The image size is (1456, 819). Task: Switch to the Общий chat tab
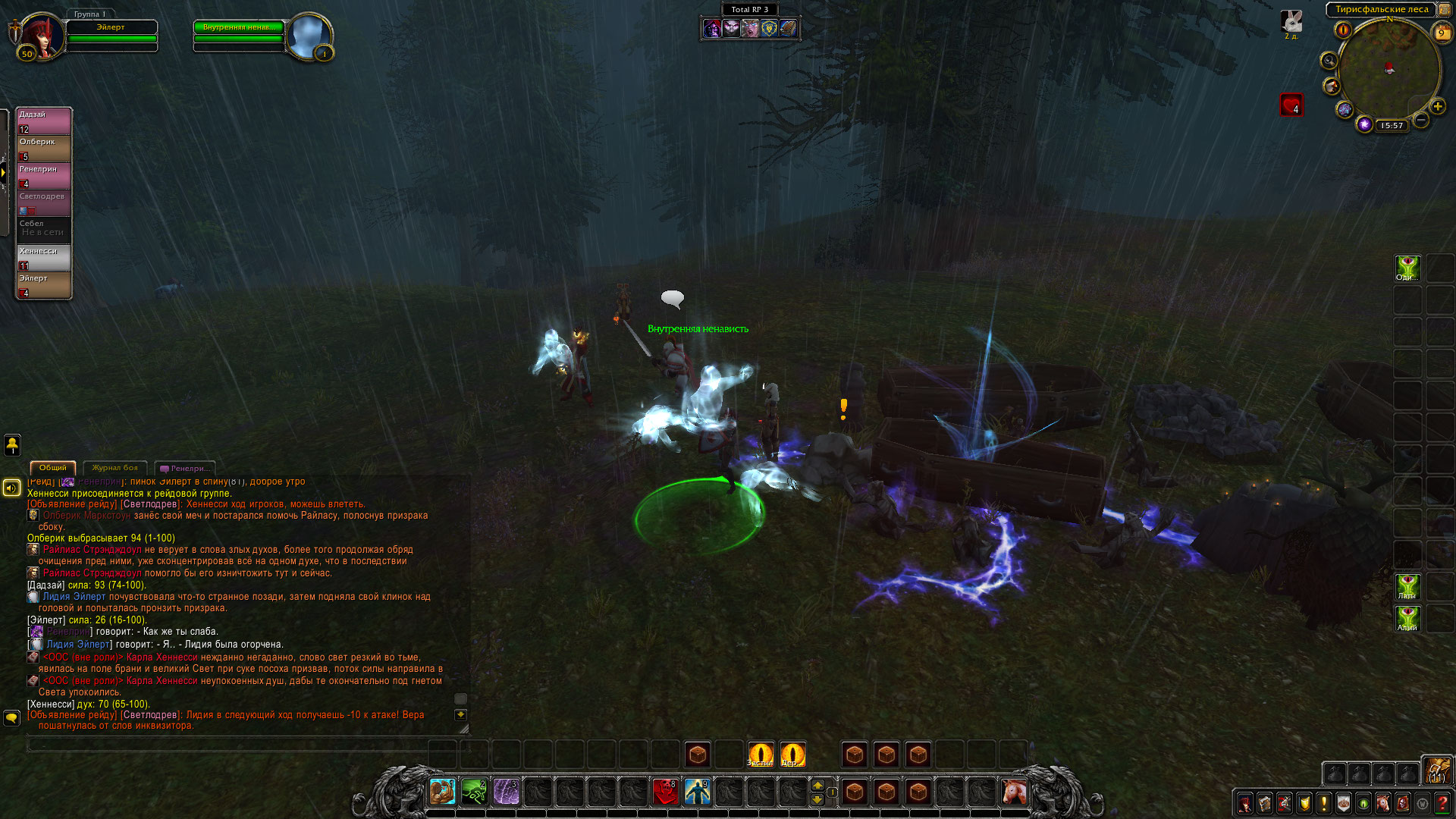coord(52,468)
